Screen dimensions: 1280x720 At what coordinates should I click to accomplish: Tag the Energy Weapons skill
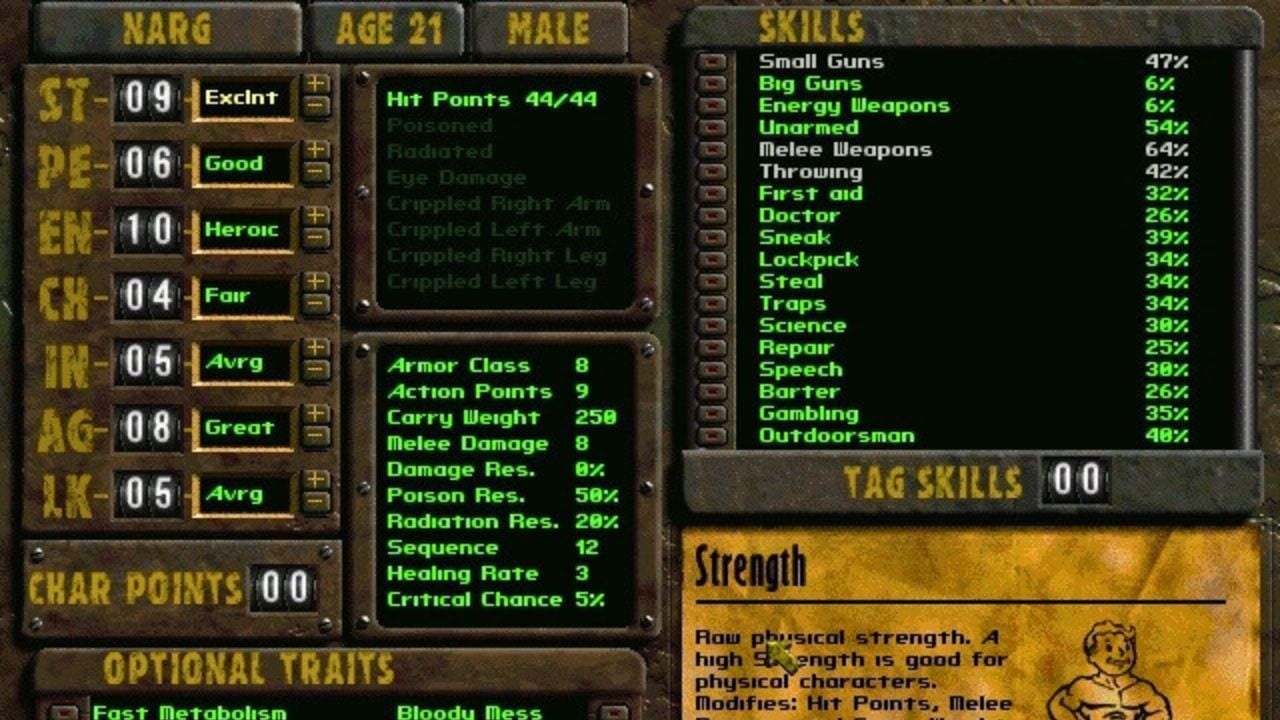711,105
